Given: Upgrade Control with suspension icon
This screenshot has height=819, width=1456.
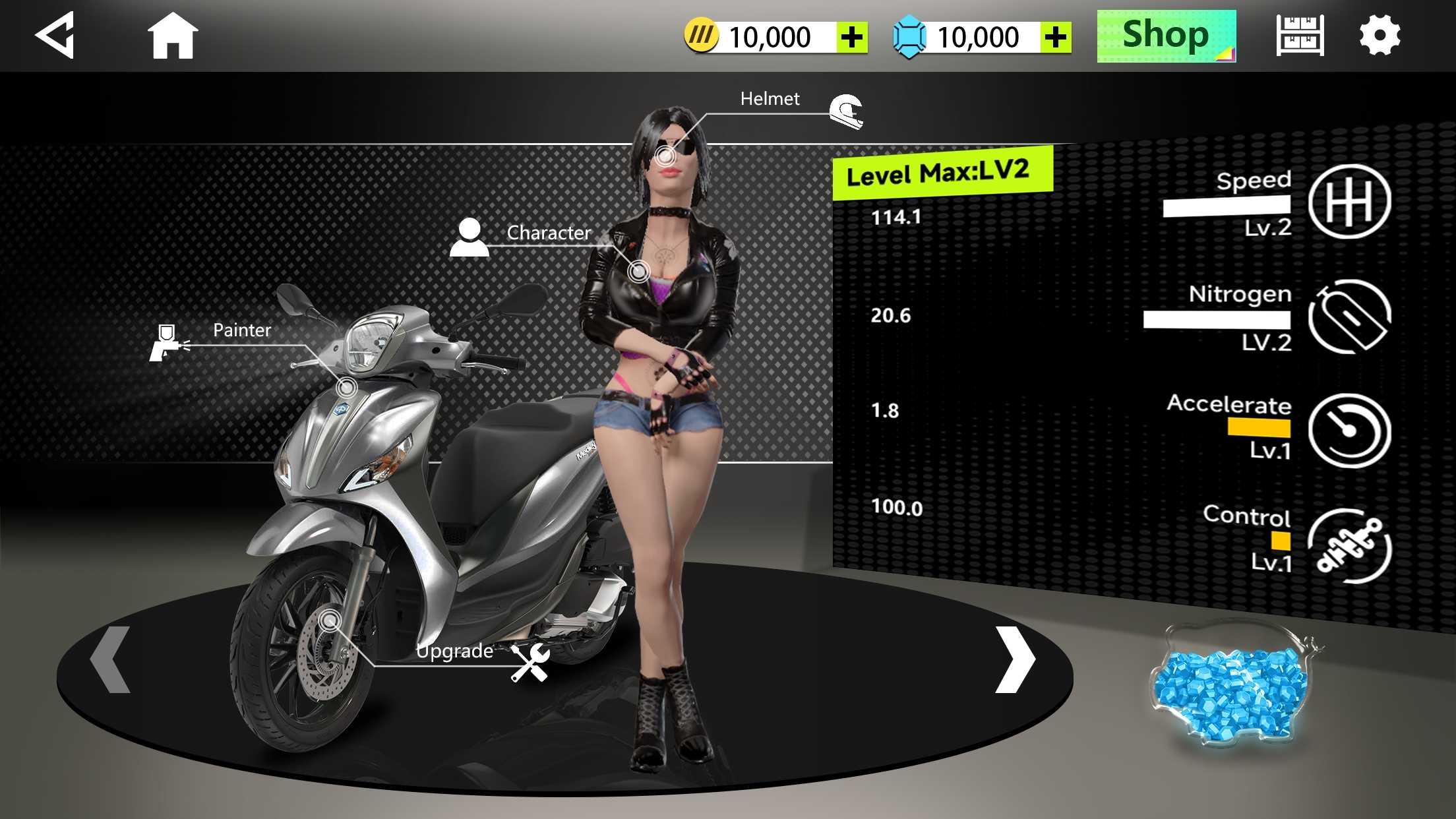Looking at the screenshot, I should (1349, 546).
